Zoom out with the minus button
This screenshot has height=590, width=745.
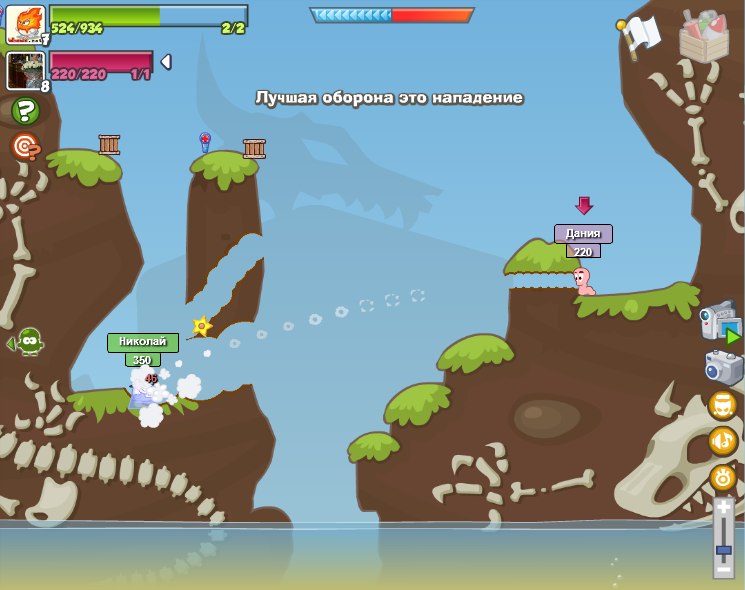(723, 568)
